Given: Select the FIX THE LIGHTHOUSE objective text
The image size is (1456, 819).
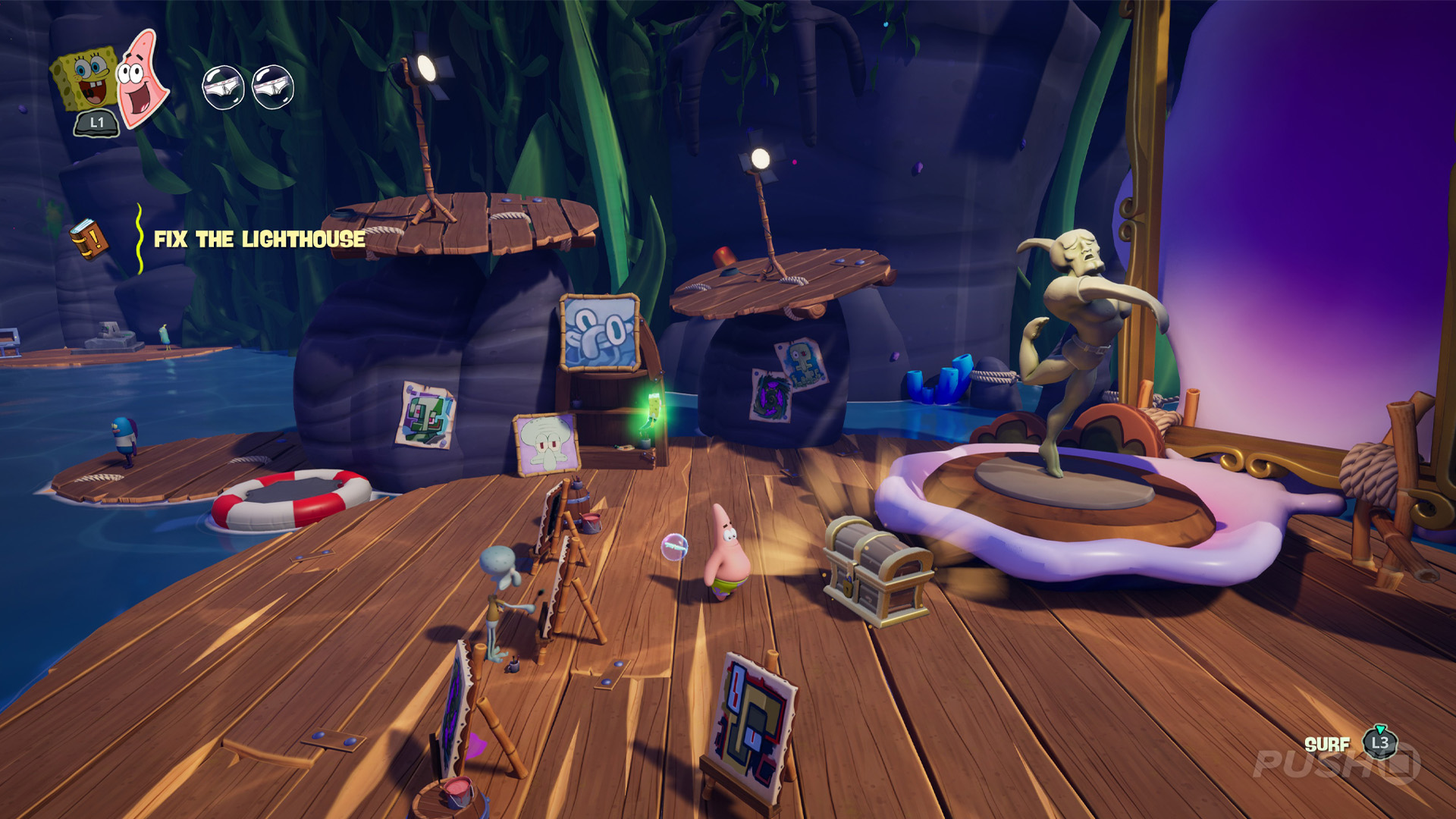Looking at the screenshot, I should 256,241.
